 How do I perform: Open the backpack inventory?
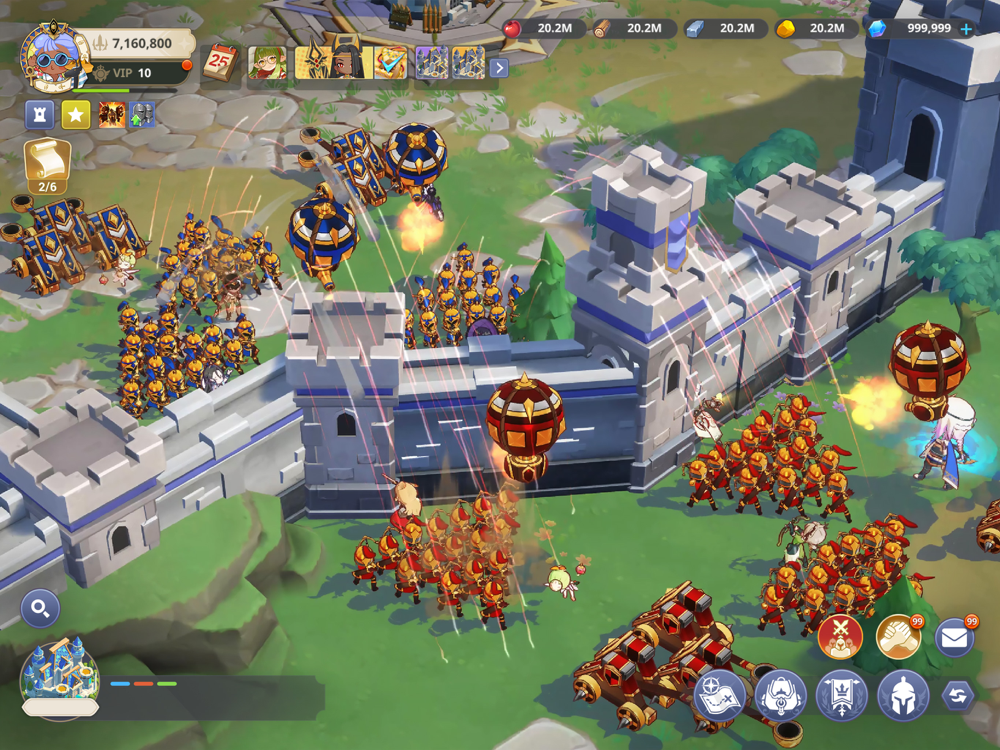[x=780, y=696]
